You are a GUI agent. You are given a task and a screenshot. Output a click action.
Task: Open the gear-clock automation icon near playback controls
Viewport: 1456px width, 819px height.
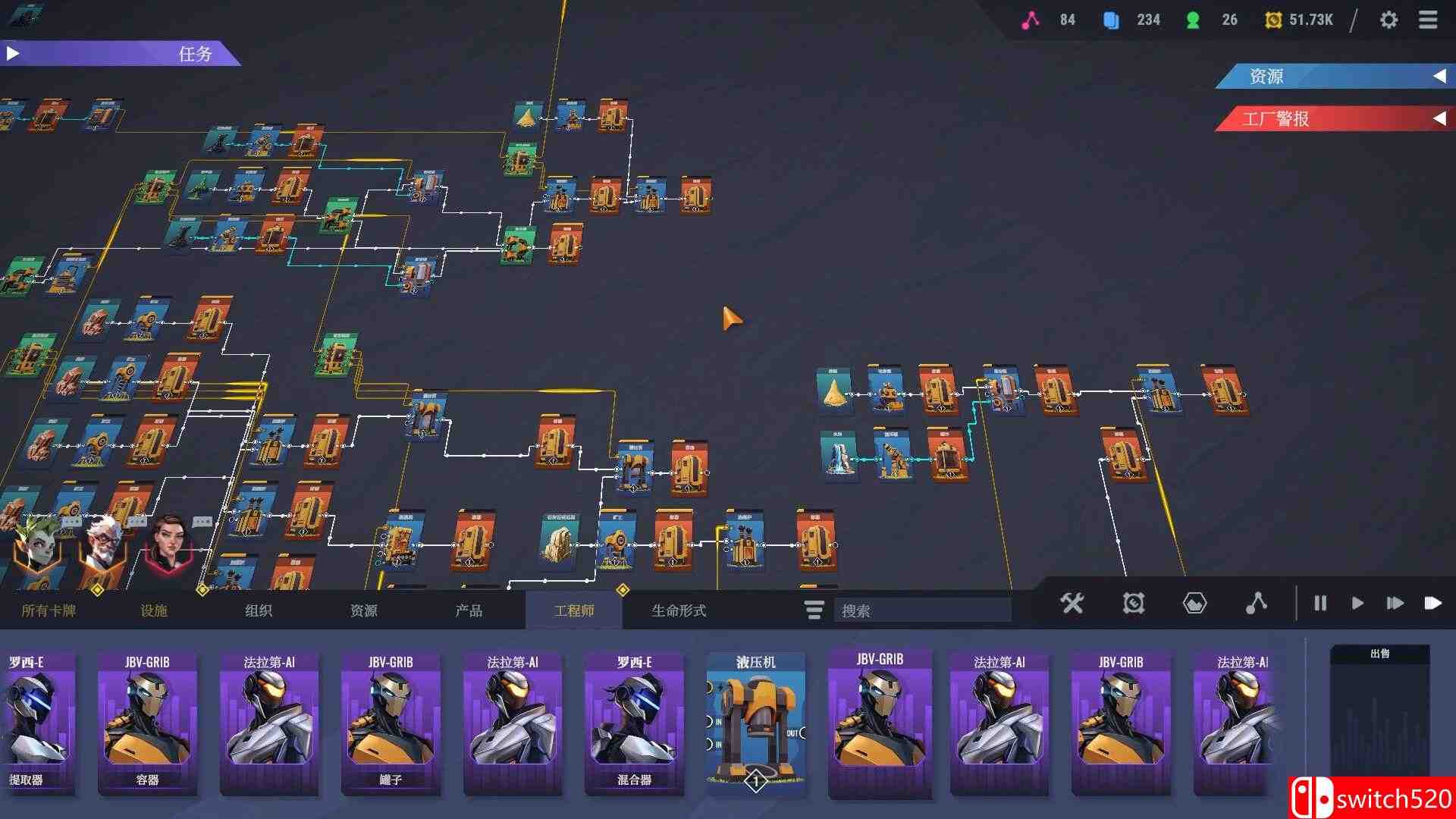point(1133,604)
